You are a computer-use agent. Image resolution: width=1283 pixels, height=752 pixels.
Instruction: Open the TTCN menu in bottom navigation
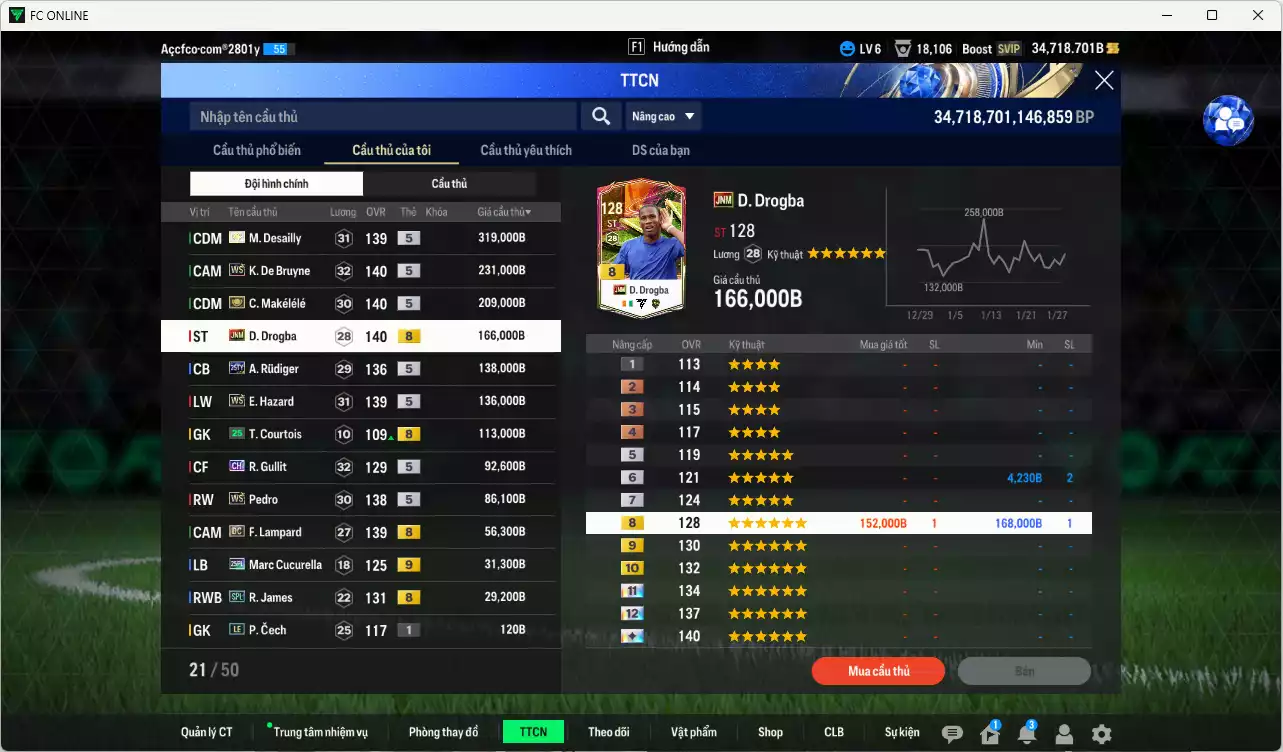tap(533, 731)
